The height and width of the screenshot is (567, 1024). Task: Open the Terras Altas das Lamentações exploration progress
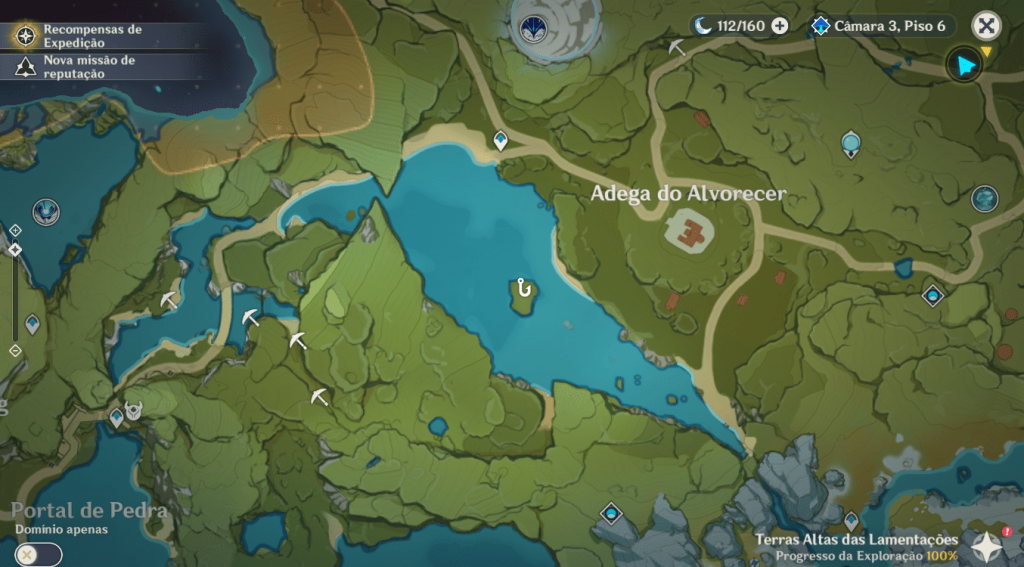point(856,547)
